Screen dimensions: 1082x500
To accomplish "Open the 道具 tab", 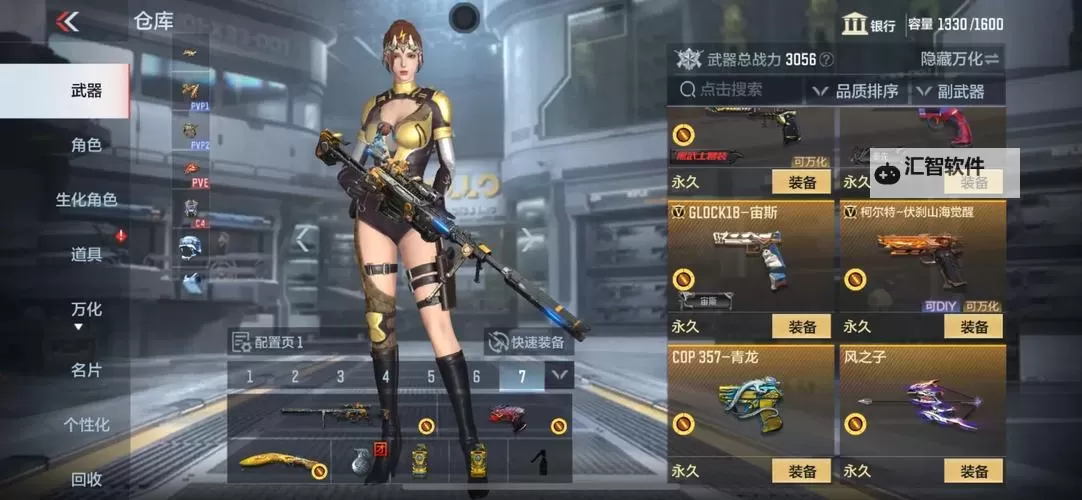I will click(x=86, y=255).
